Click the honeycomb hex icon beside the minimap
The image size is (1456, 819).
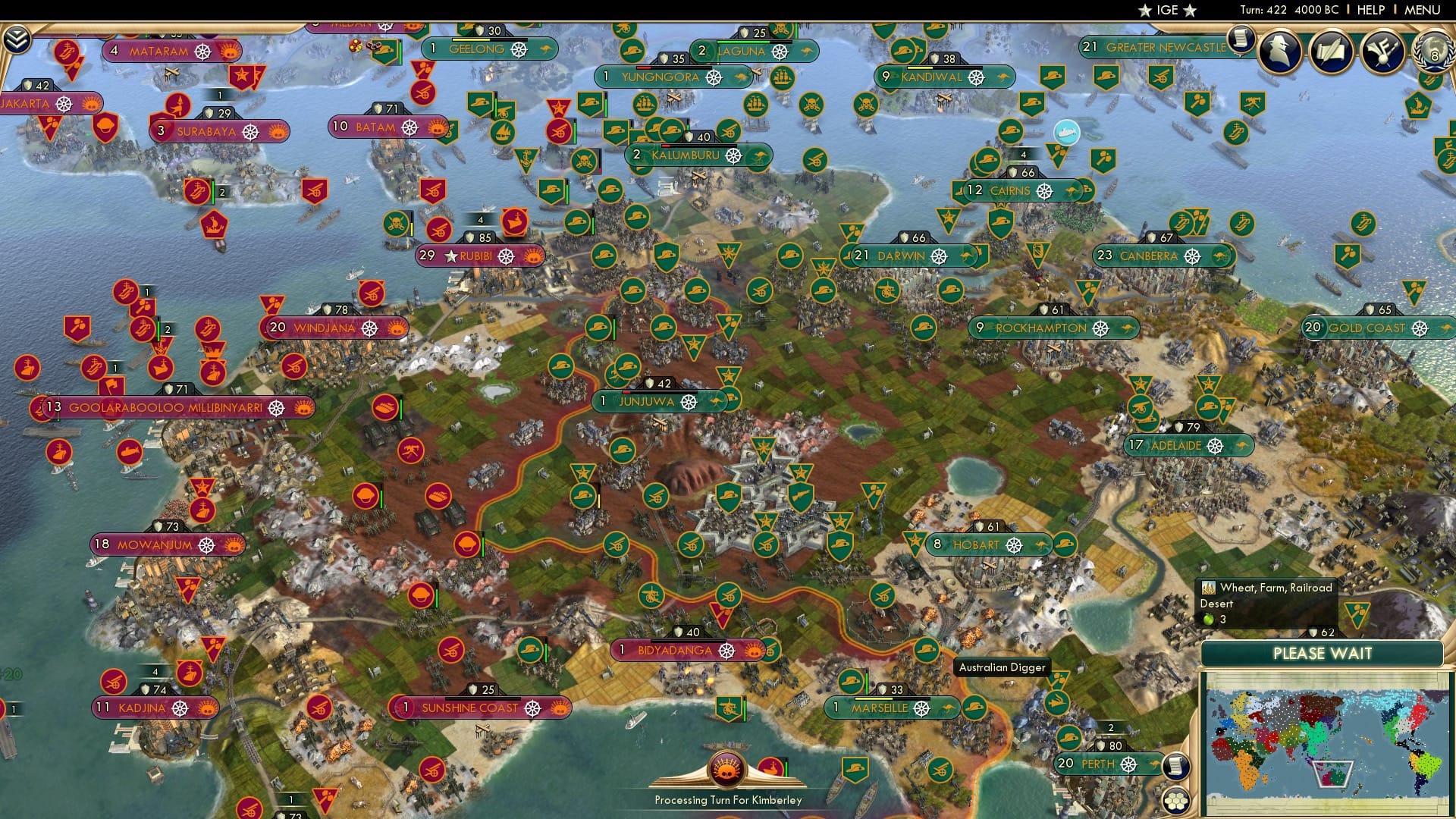[1175, 800]
